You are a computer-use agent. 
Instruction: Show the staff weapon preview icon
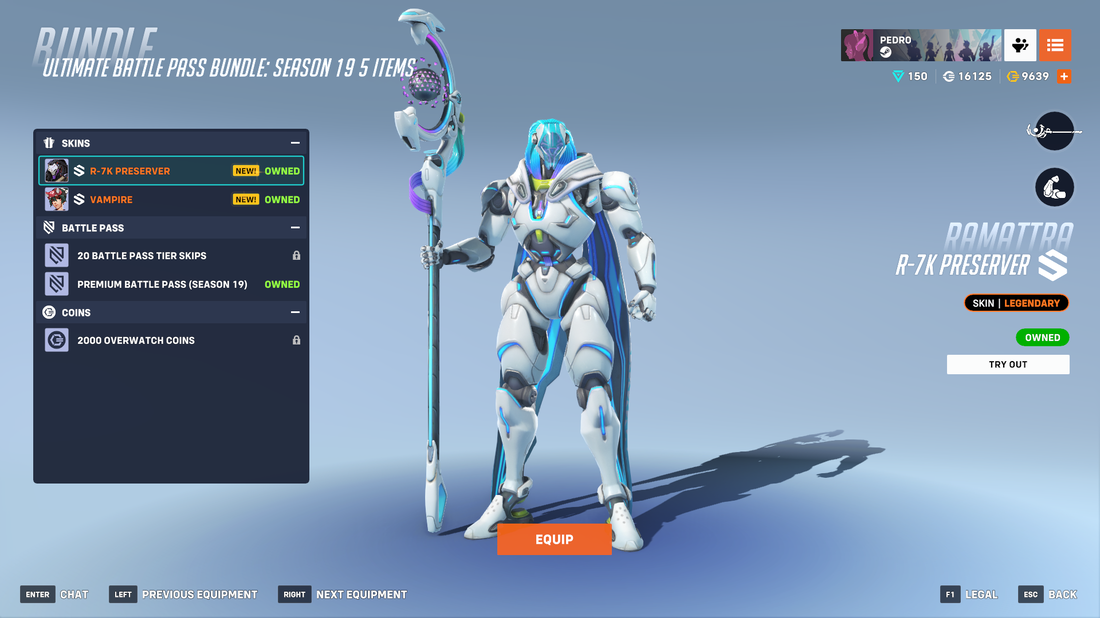pyautogui.click(x=1053, y=131)
